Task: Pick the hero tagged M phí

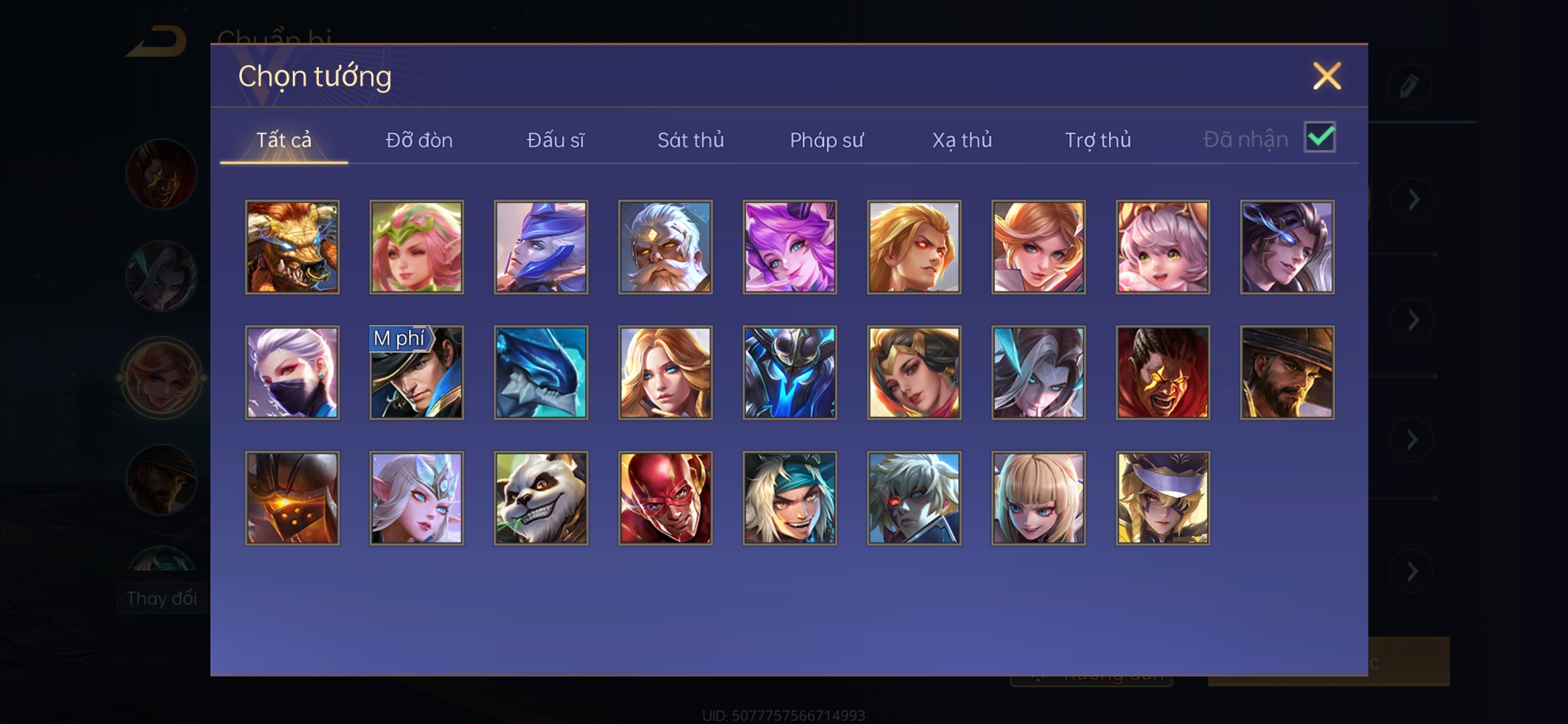Action: 416,373
